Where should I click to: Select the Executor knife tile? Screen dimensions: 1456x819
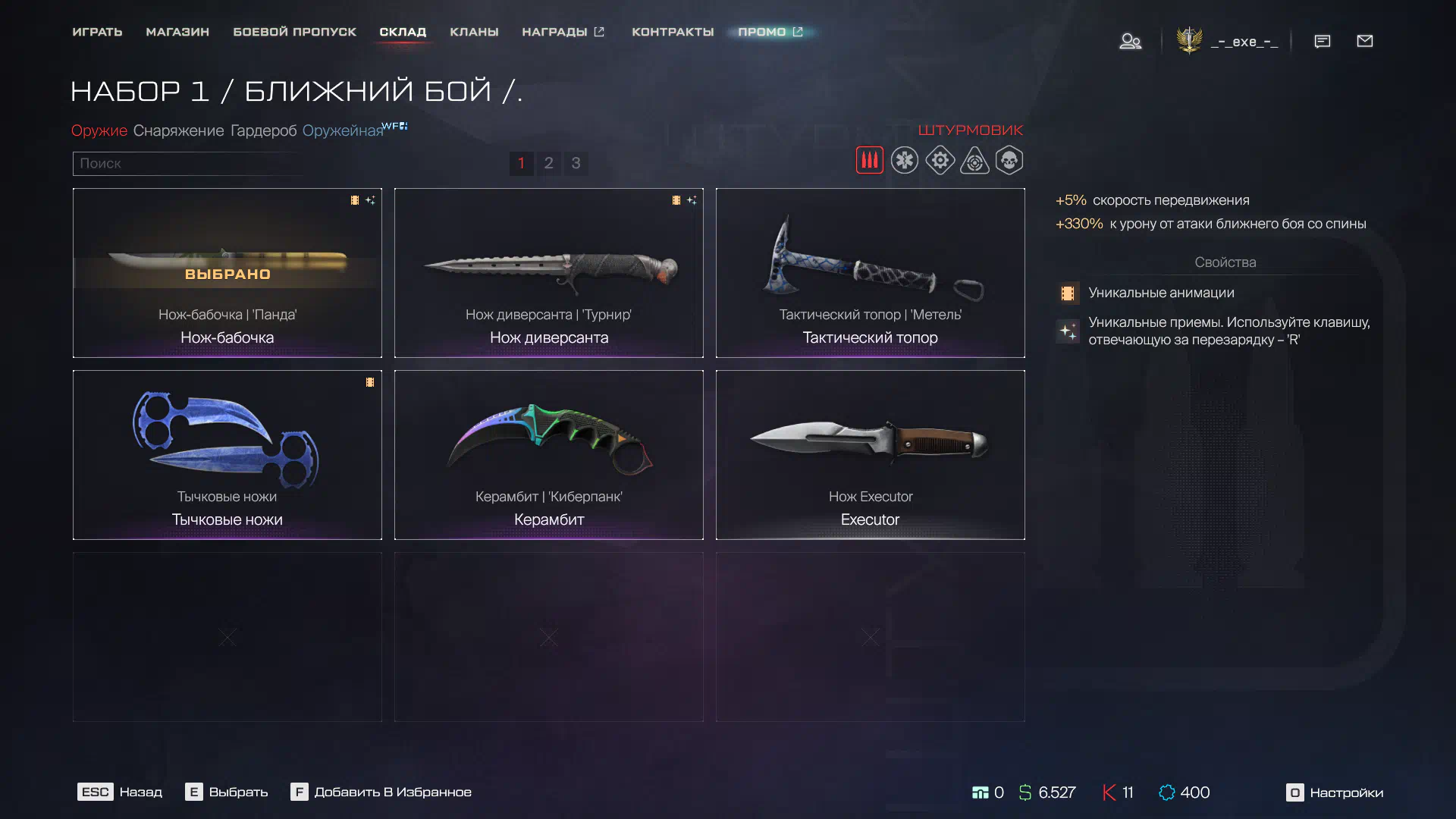(870, 455)
